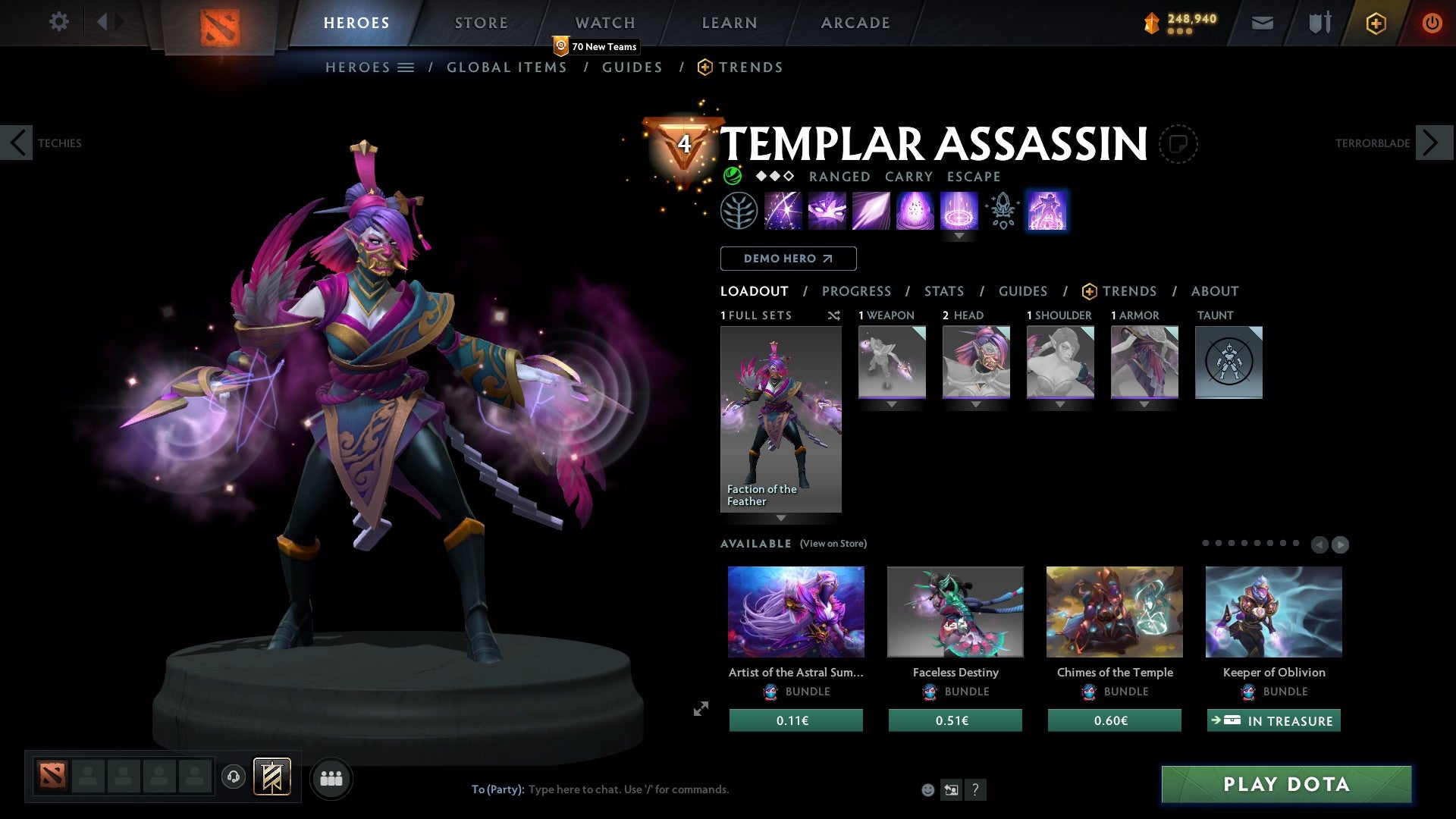Switch to the STATS tab
The height and width of the screenshot is (819, 1456).
943,291
